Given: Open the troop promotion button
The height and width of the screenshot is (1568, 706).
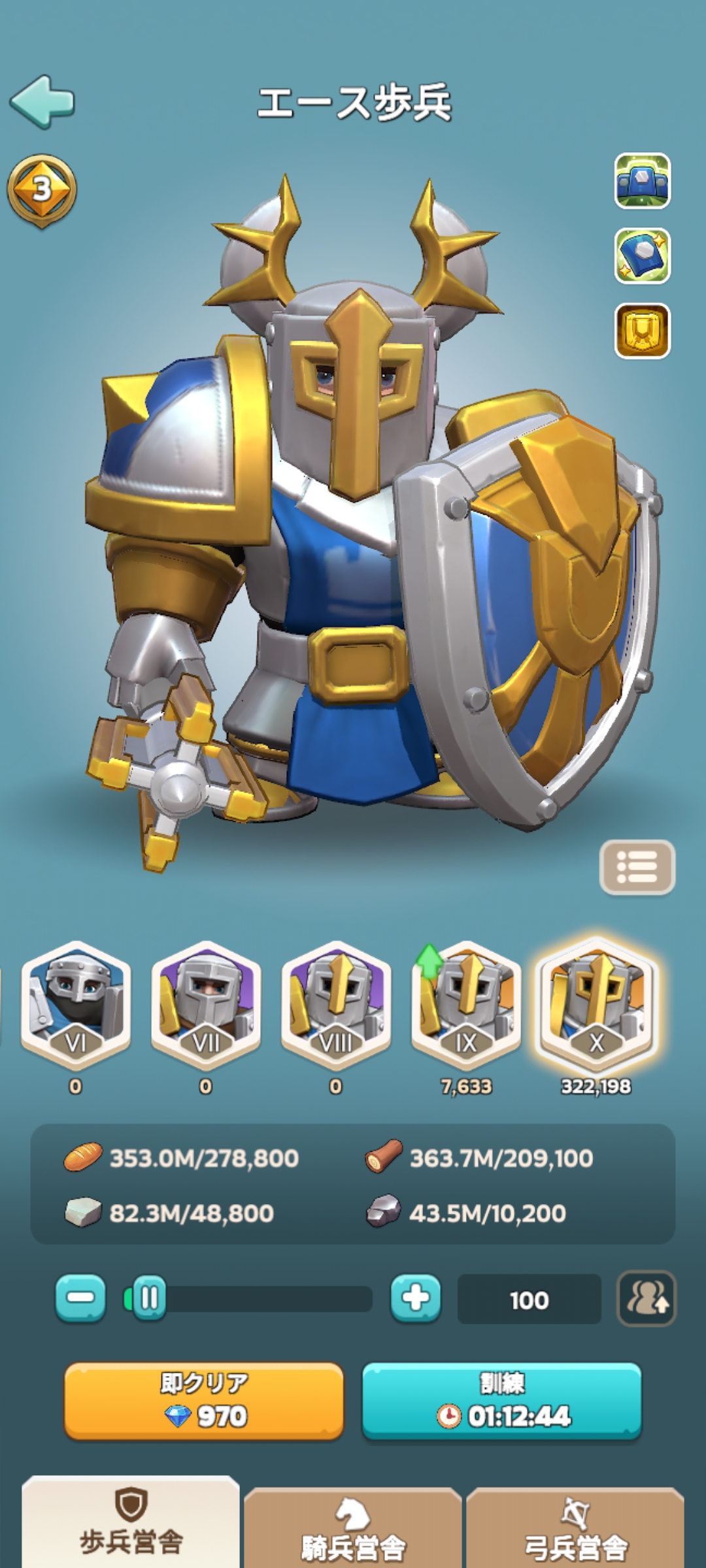Looking at the screenshot, I should (x=647, y=1298).
